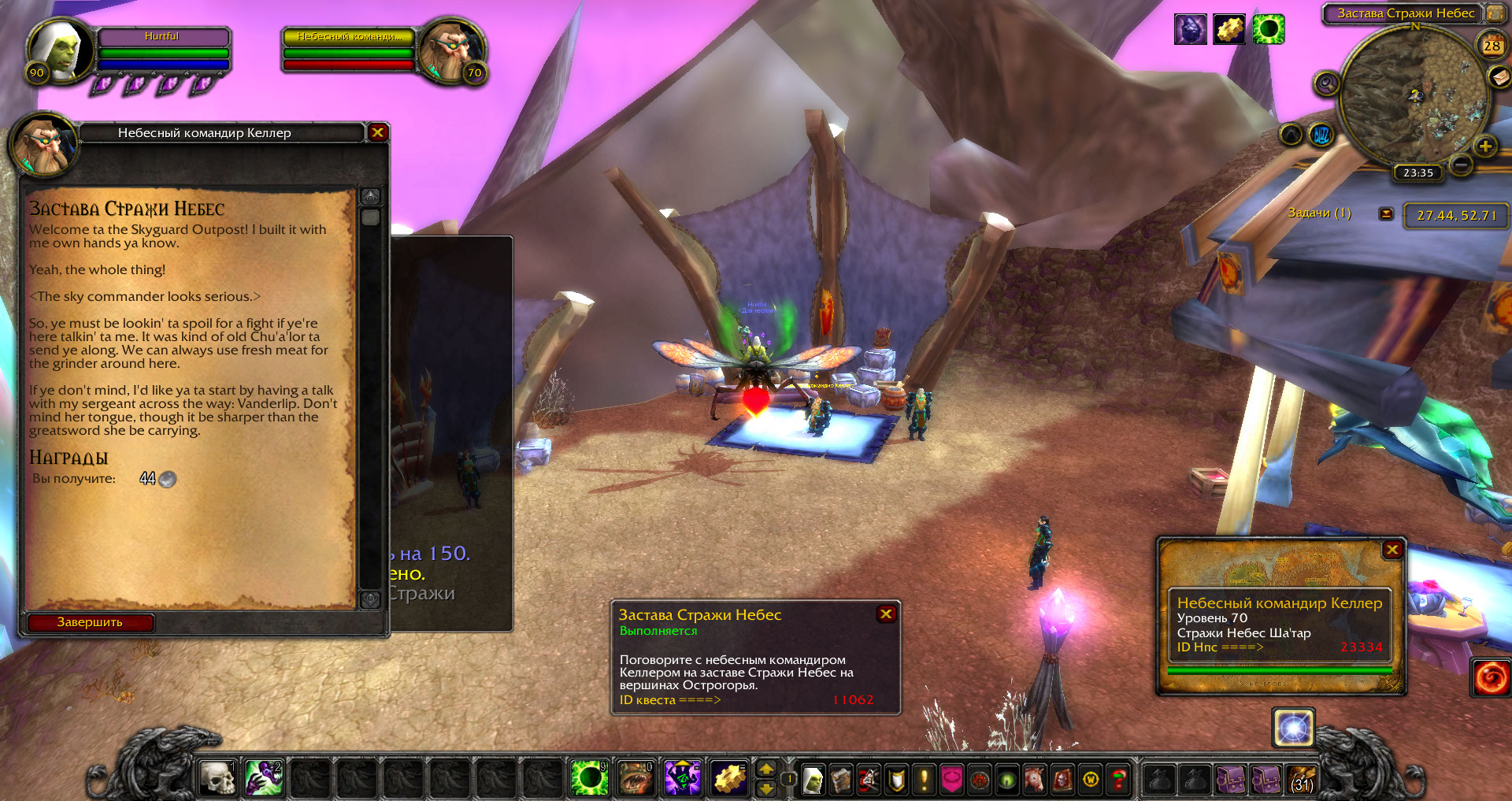Close the Небесный командир Келлер quest window
Viewport: 1512px width, 801px height.
click(x=377, y=132)
